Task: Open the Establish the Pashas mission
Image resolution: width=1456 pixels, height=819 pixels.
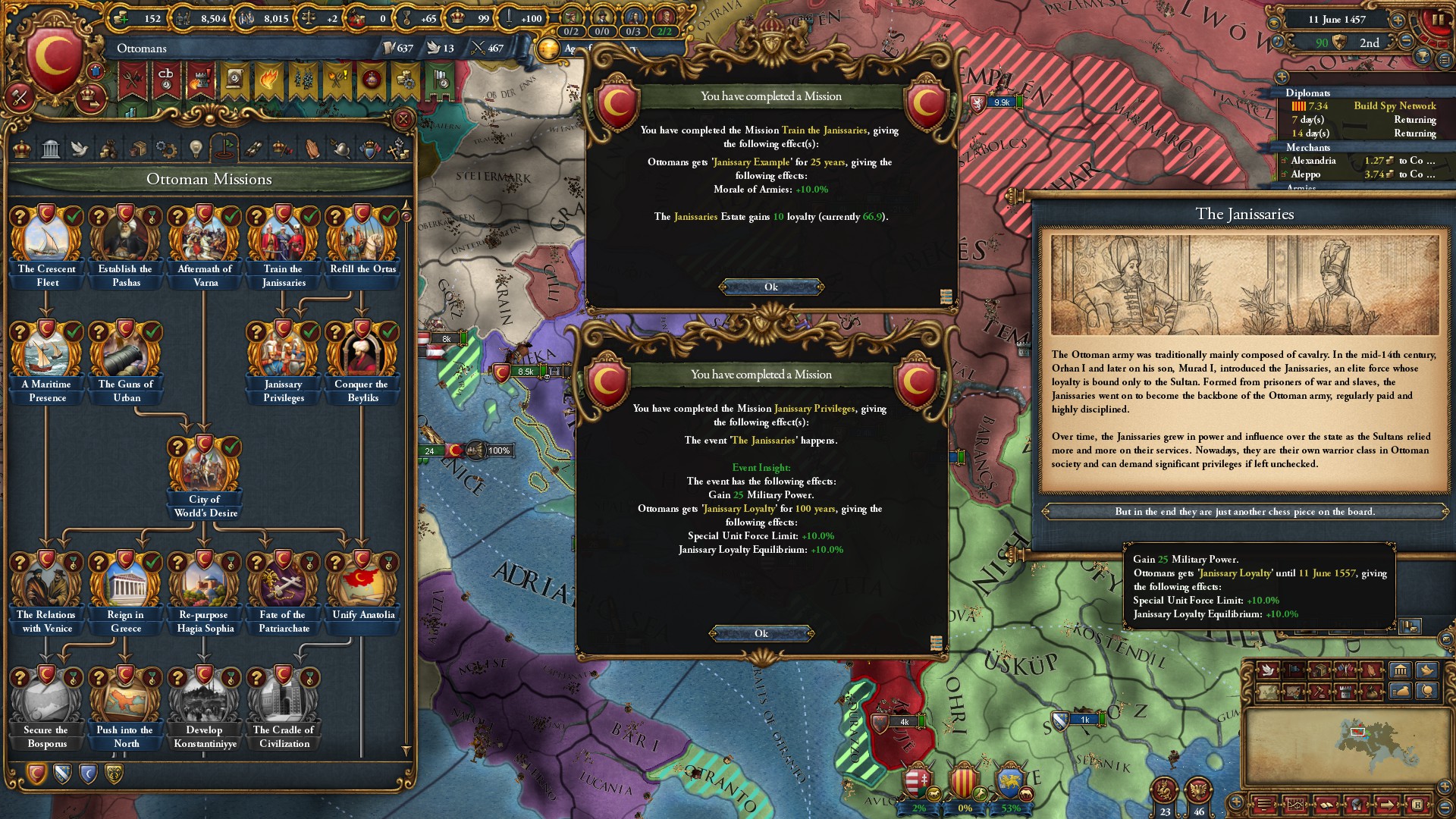Action: pos(126,241)
